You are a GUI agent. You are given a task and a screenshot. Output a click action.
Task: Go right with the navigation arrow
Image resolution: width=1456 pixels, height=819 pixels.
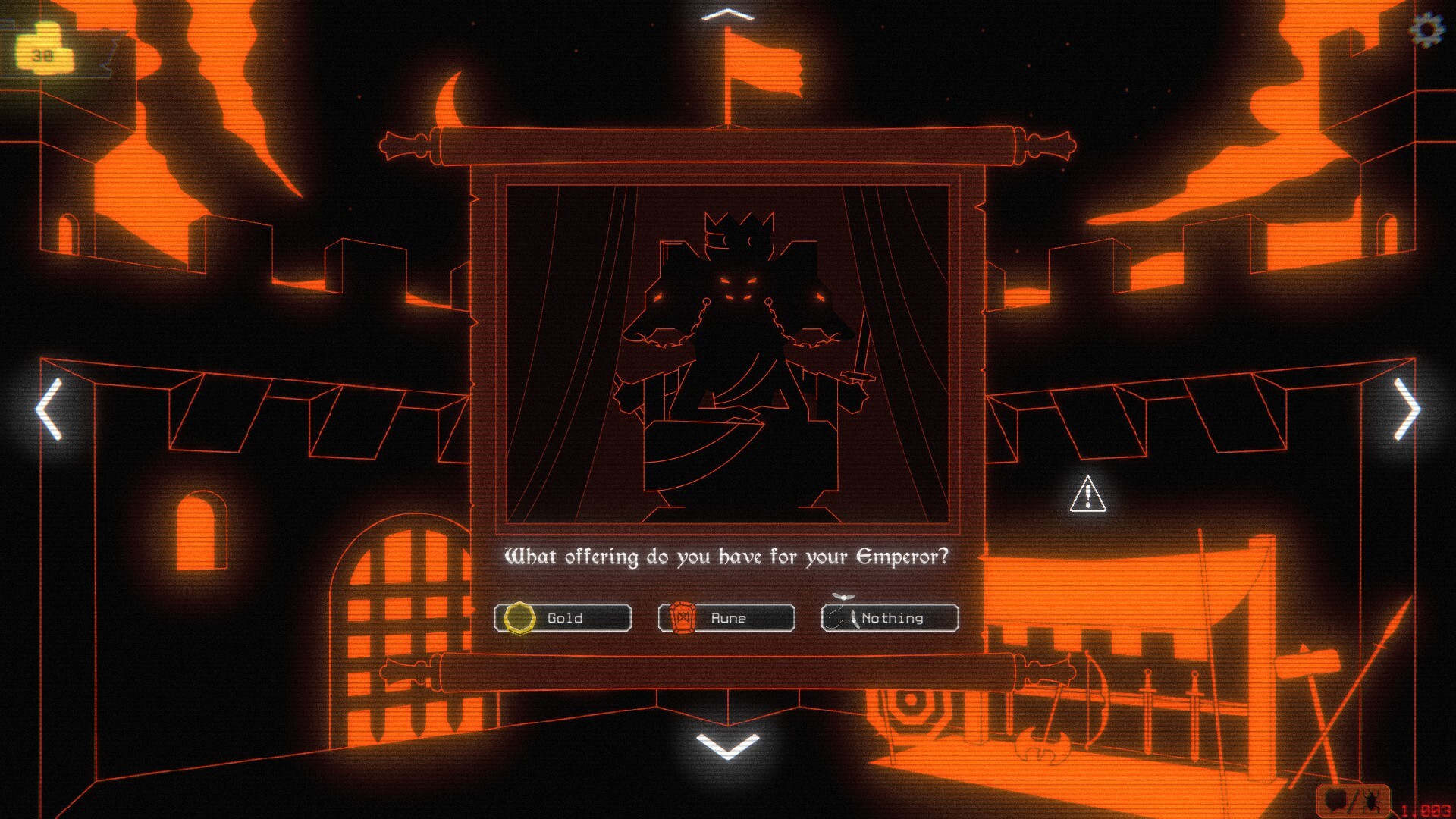coord(1407,409)
